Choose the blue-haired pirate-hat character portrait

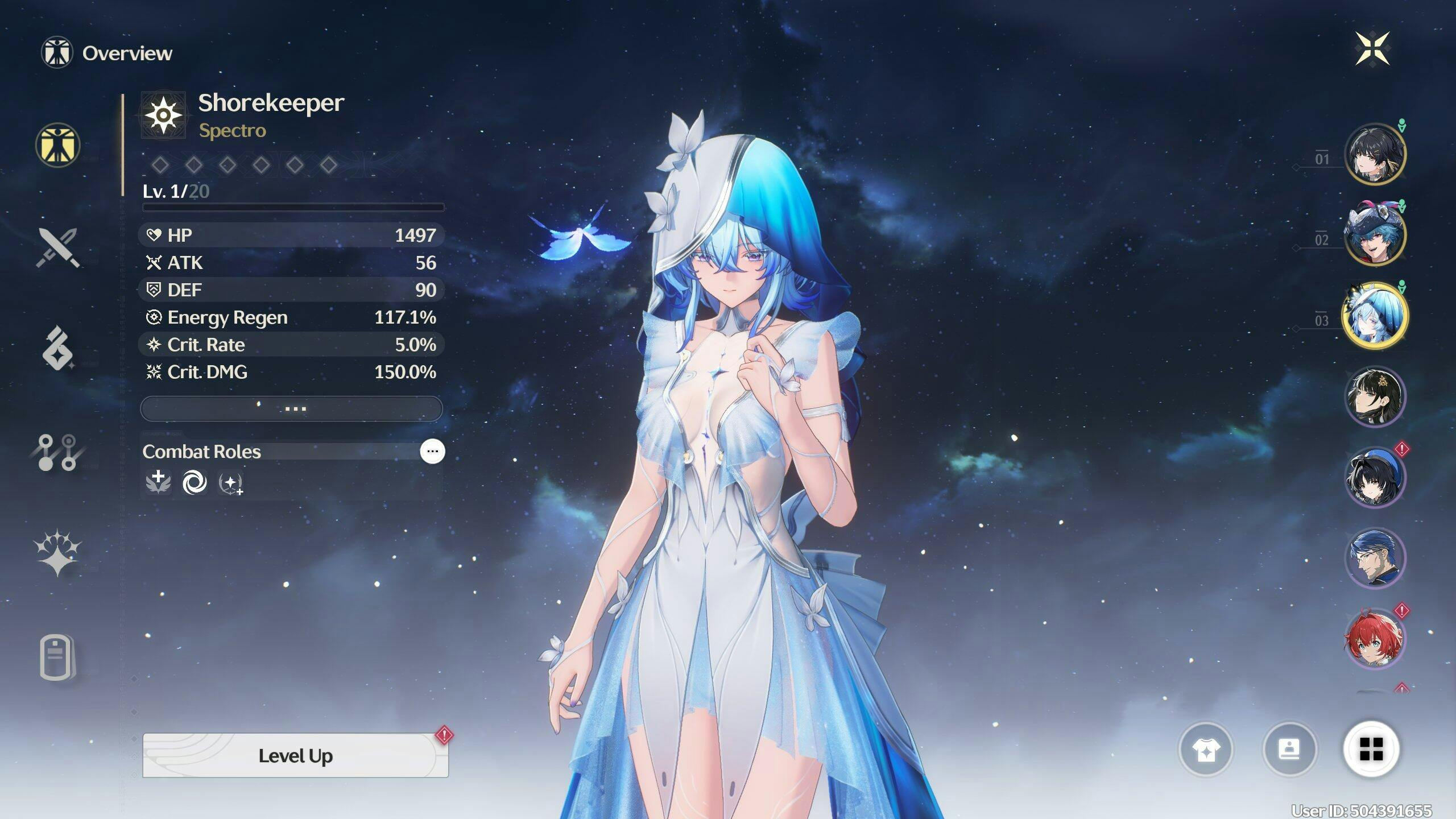point(1375,234)
